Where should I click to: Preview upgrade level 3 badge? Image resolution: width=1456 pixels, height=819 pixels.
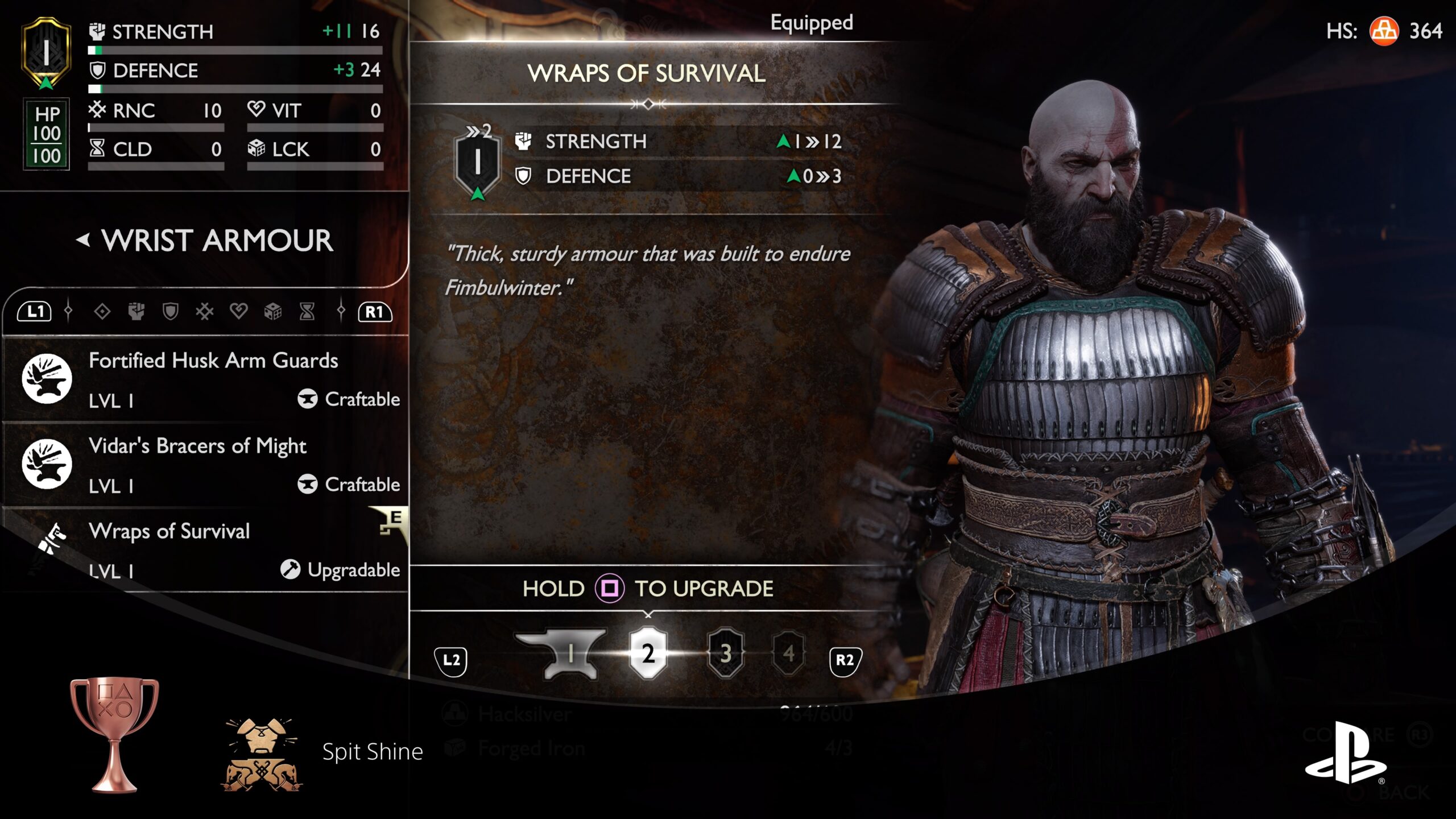[726, 653]
